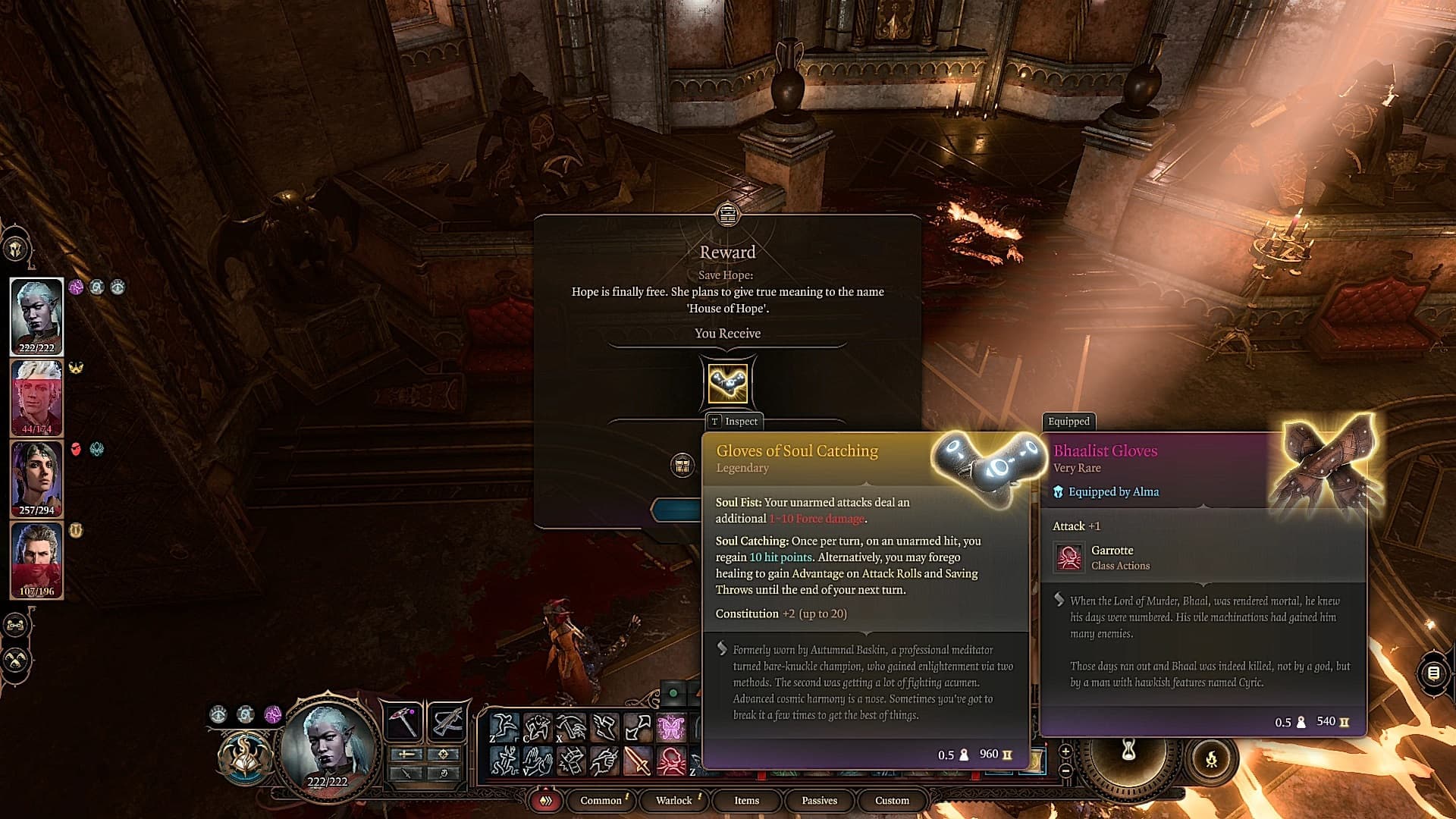The image size is (1456, 819).
Task: Open the Items hotbar section
Action: (x=746, y=800)
